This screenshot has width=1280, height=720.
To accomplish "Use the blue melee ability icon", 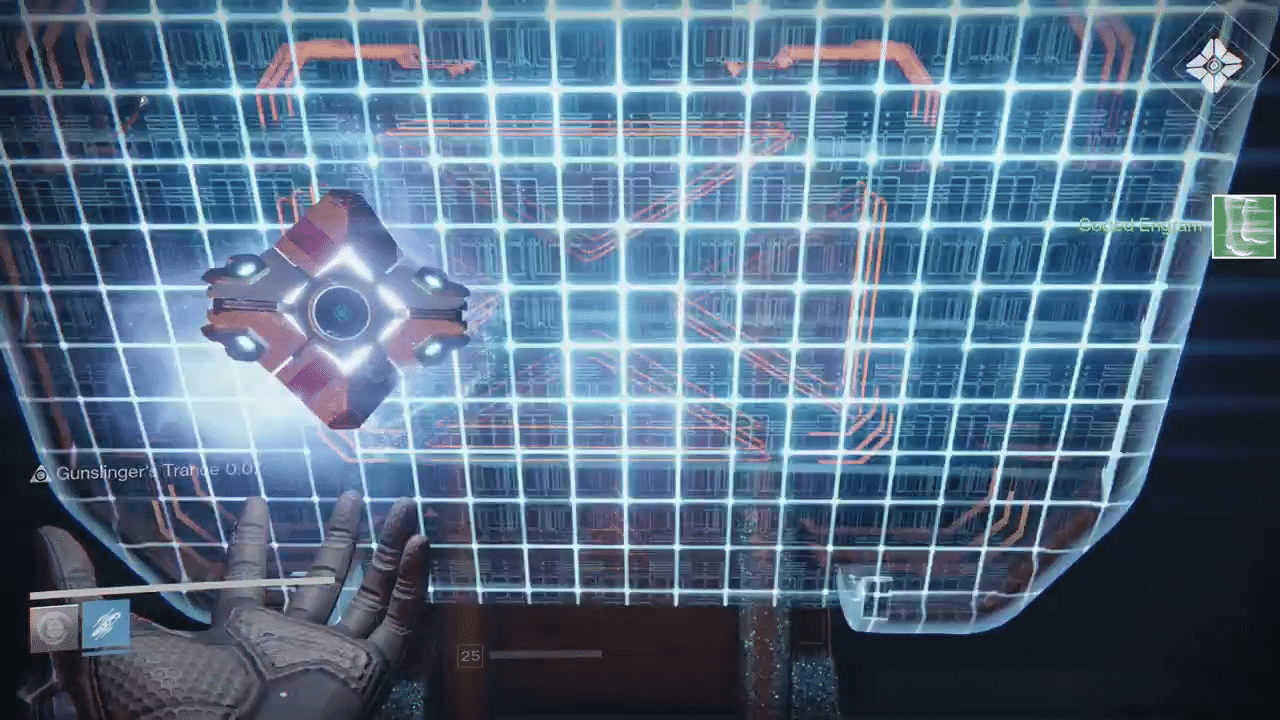I will click(x=105, y=625).
